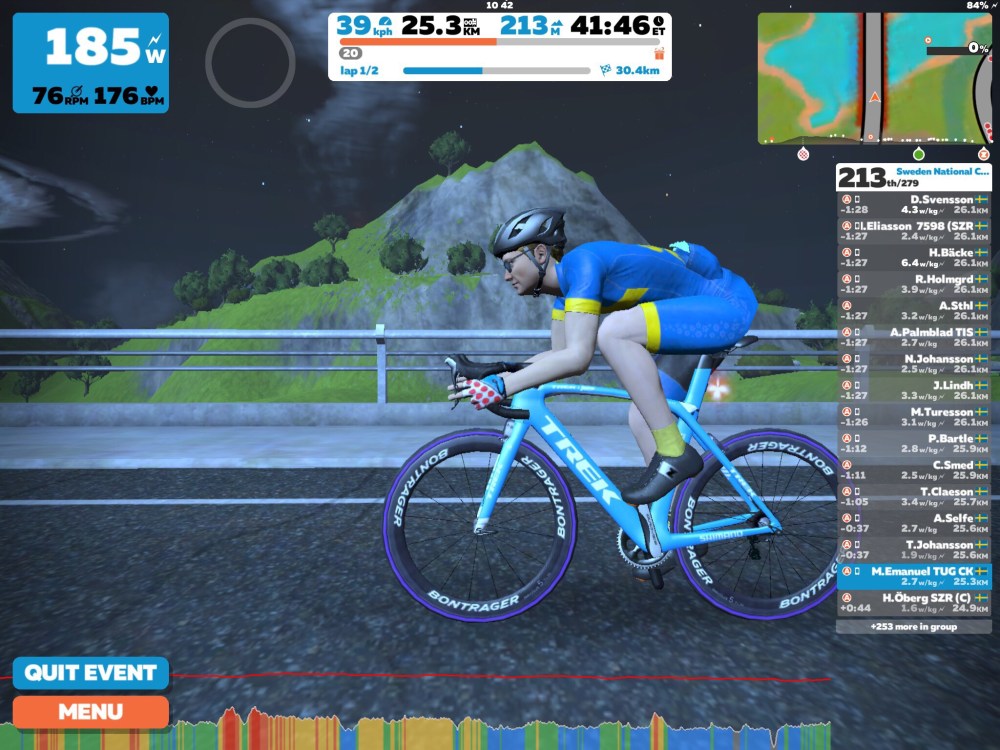The width and height of the screenshot is (1000, 750).
Task: View T.Claeson rider row
Action: click(913, 497)
